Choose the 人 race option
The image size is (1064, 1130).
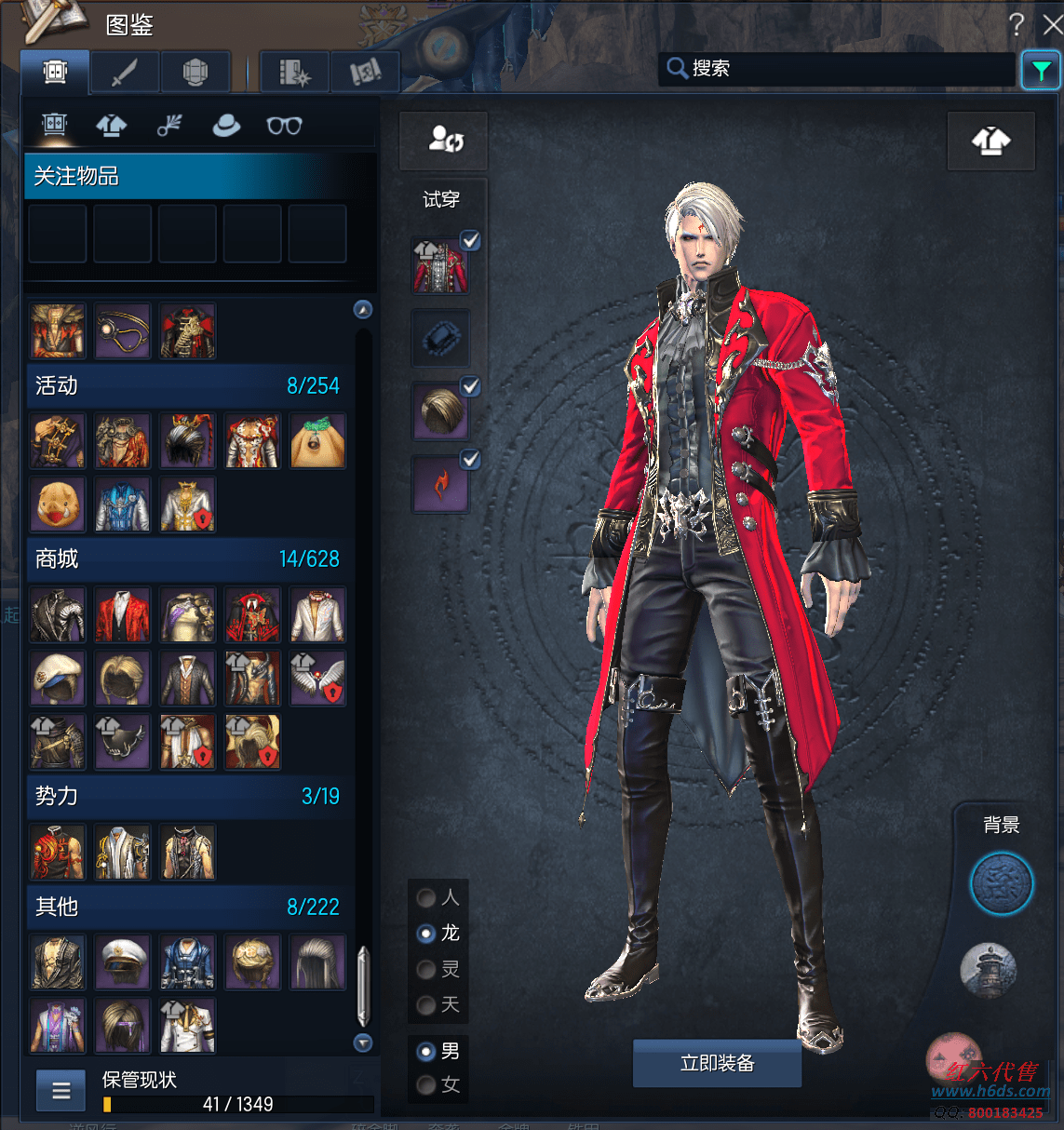coord(427,897)
